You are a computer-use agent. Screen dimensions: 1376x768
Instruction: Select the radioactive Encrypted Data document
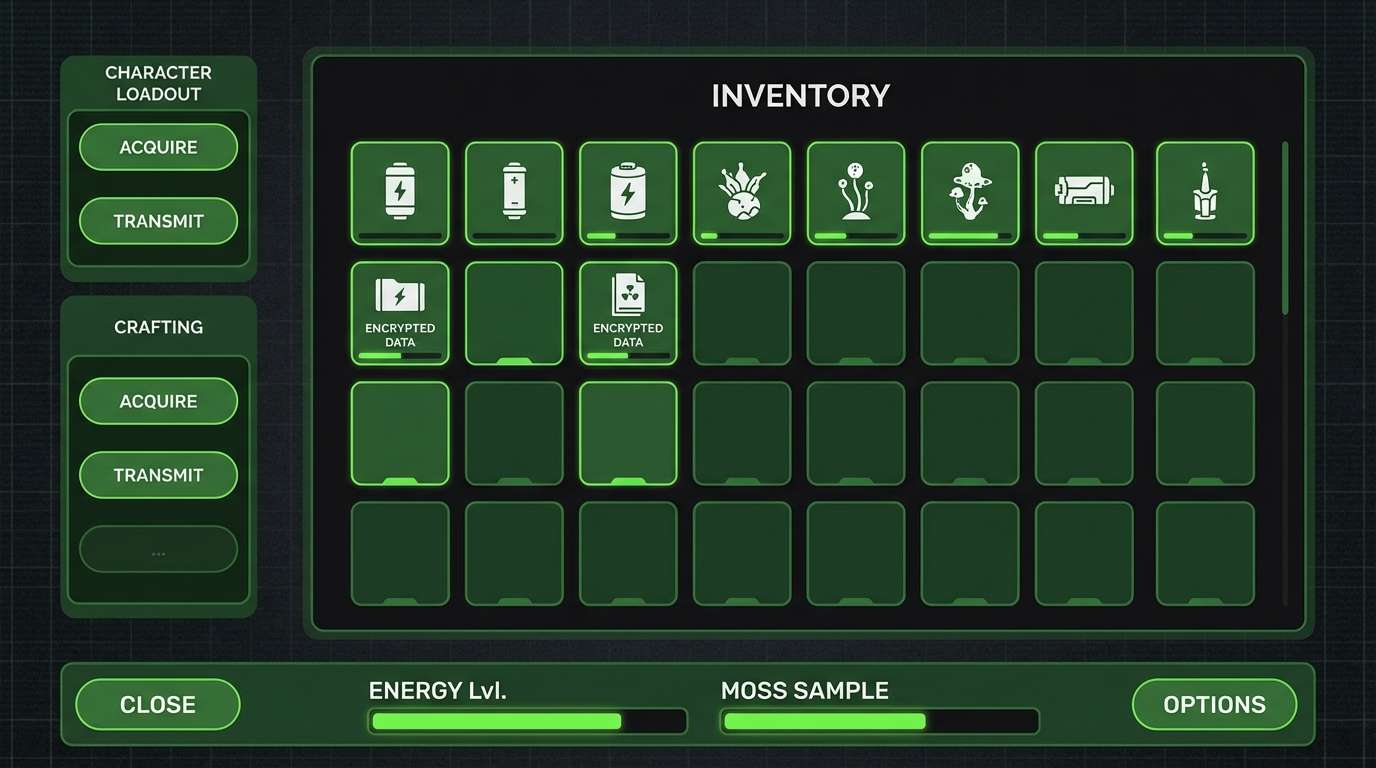pyautogui.click(x=627, y=312)
